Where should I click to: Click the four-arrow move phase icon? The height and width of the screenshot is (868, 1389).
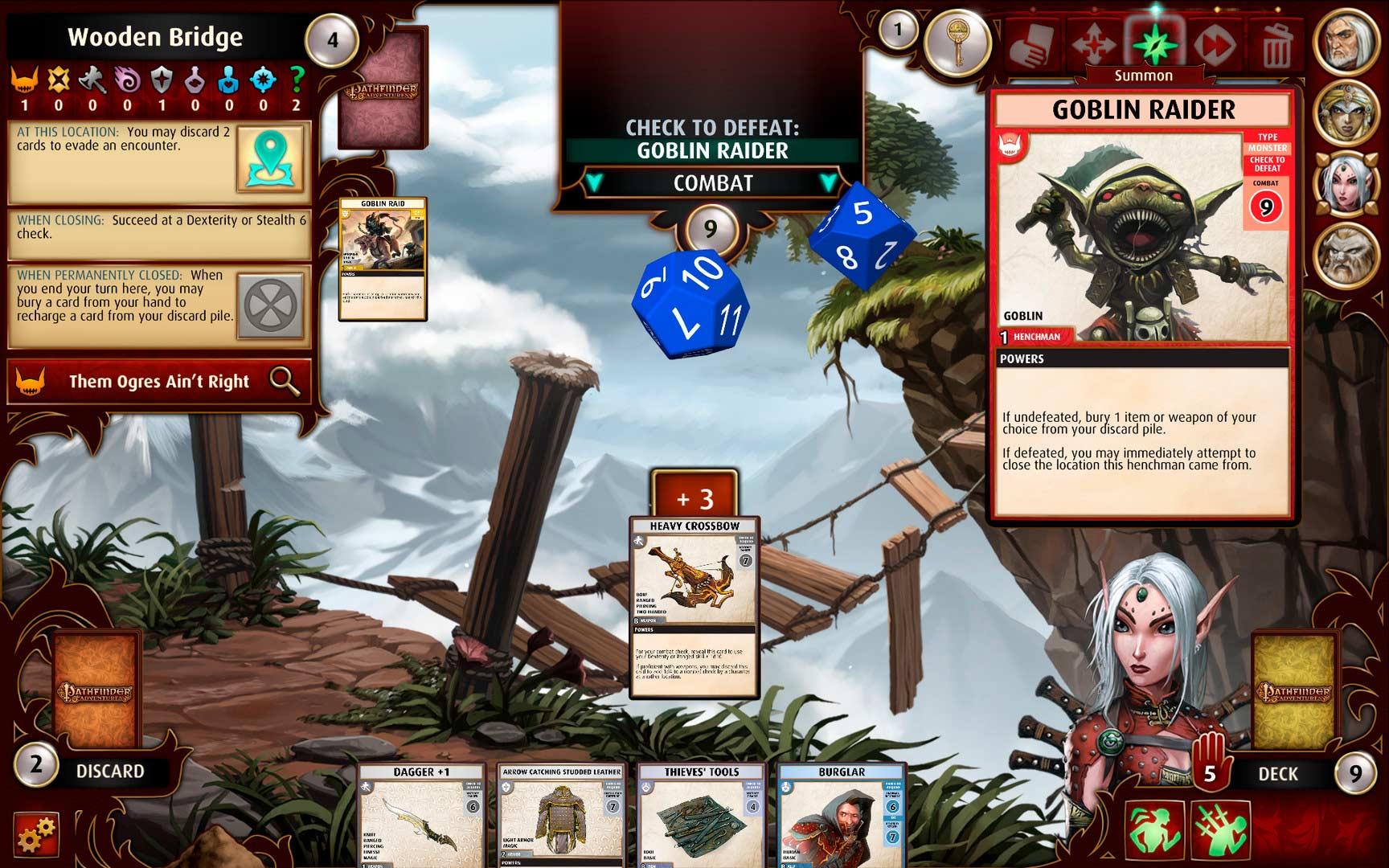(1095, 44)
